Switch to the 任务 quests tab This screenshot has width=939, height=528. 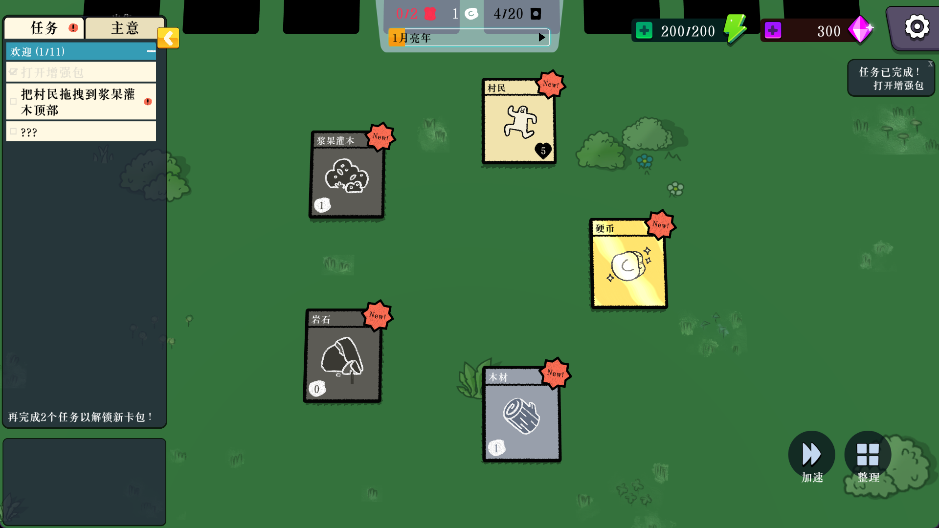point(44,28)
